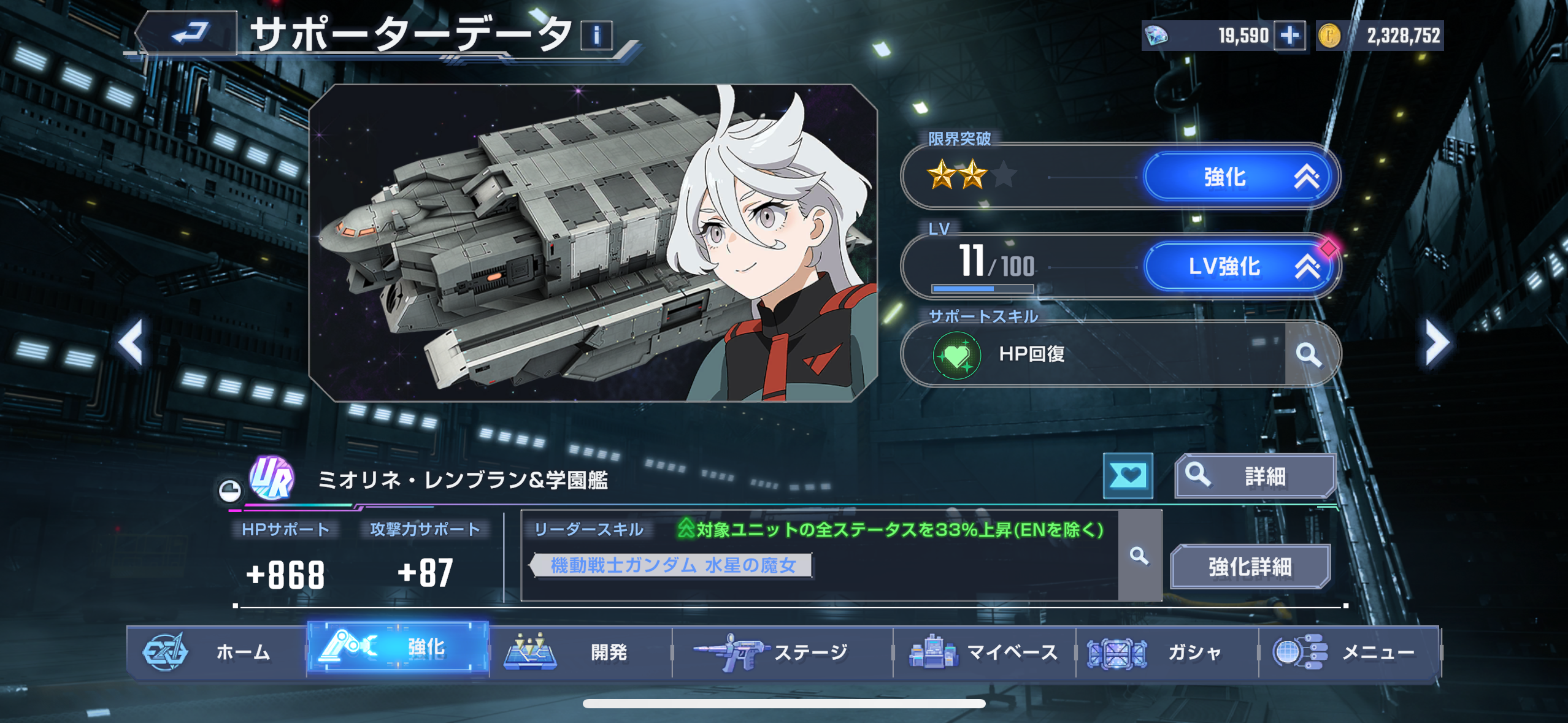
Task: Open マイベース in the bottom menu
Action: pyautogui.click(x=983, y=652)
